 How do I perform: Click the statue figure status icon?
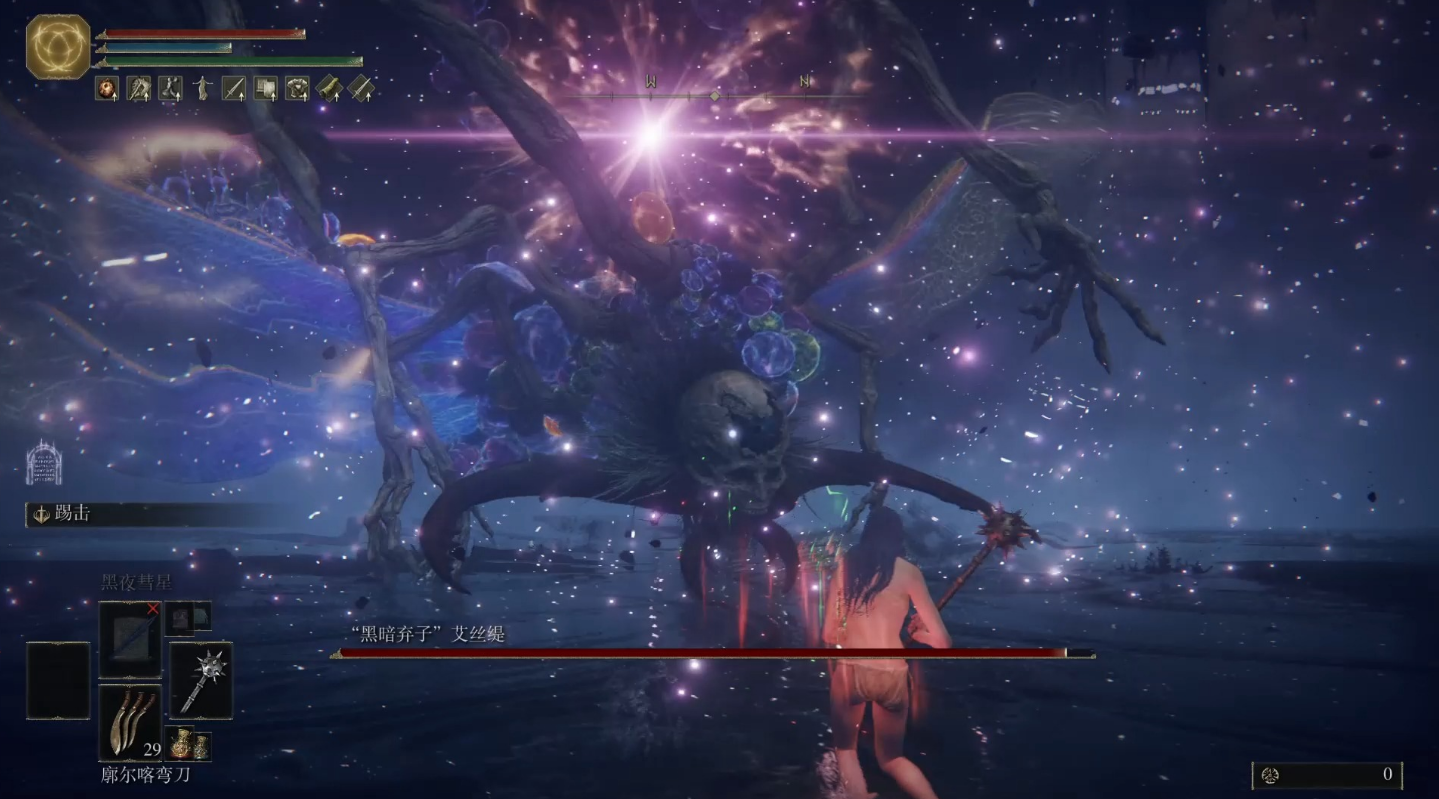tap(202, 88)
